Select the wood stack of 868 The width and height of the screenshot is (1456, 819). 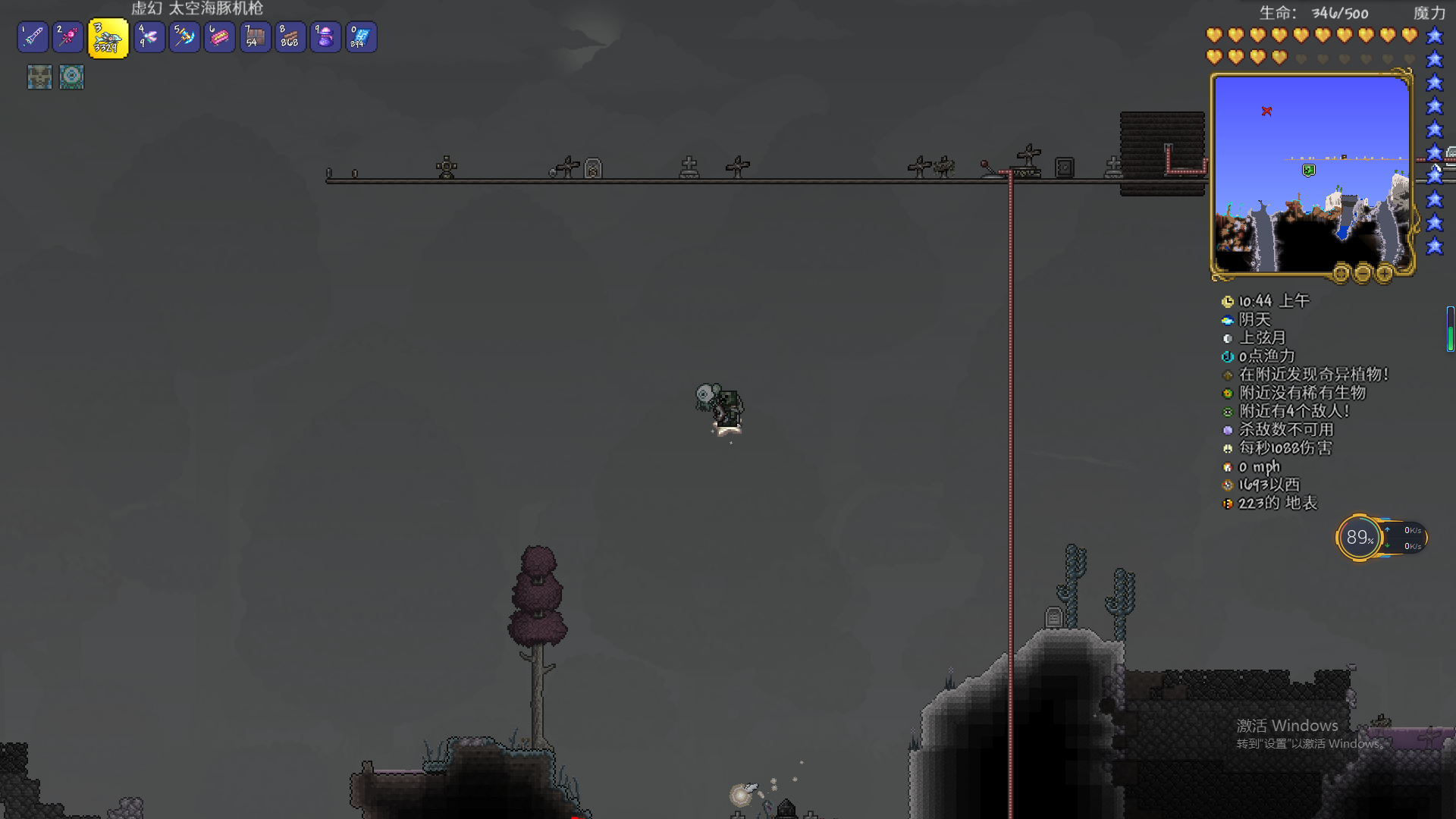(x=290, y=37)
